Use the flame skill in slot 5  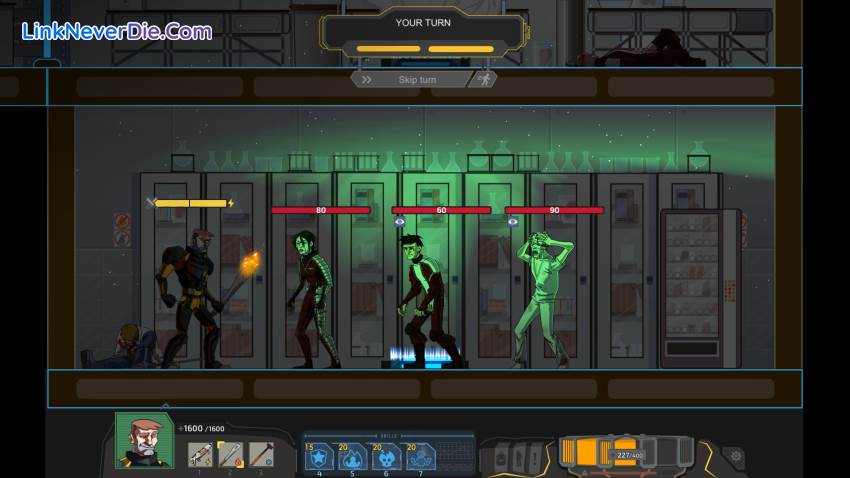click(354, 456)
